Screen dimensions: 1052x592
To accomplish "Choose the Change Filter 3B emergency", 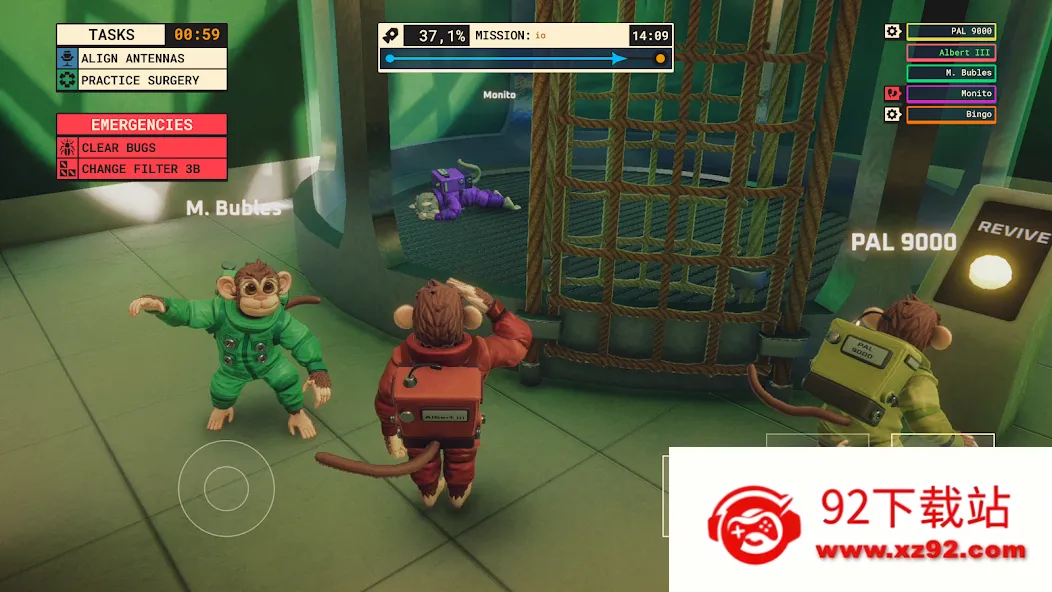I will (141, 169).
